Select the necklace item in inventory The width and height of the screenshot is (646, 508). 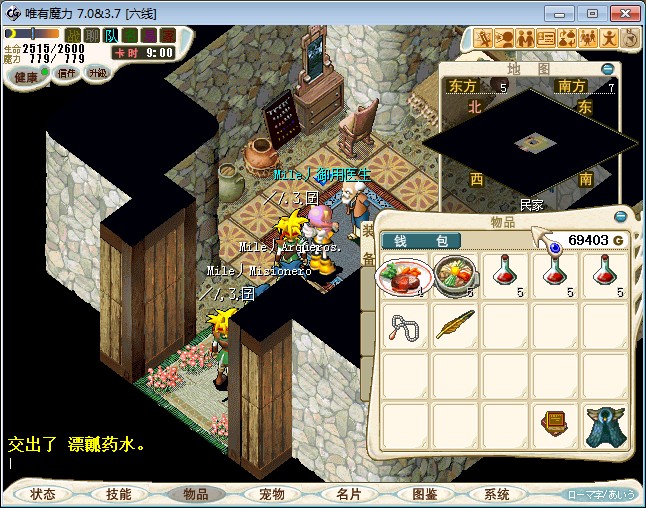click(406, 326)
